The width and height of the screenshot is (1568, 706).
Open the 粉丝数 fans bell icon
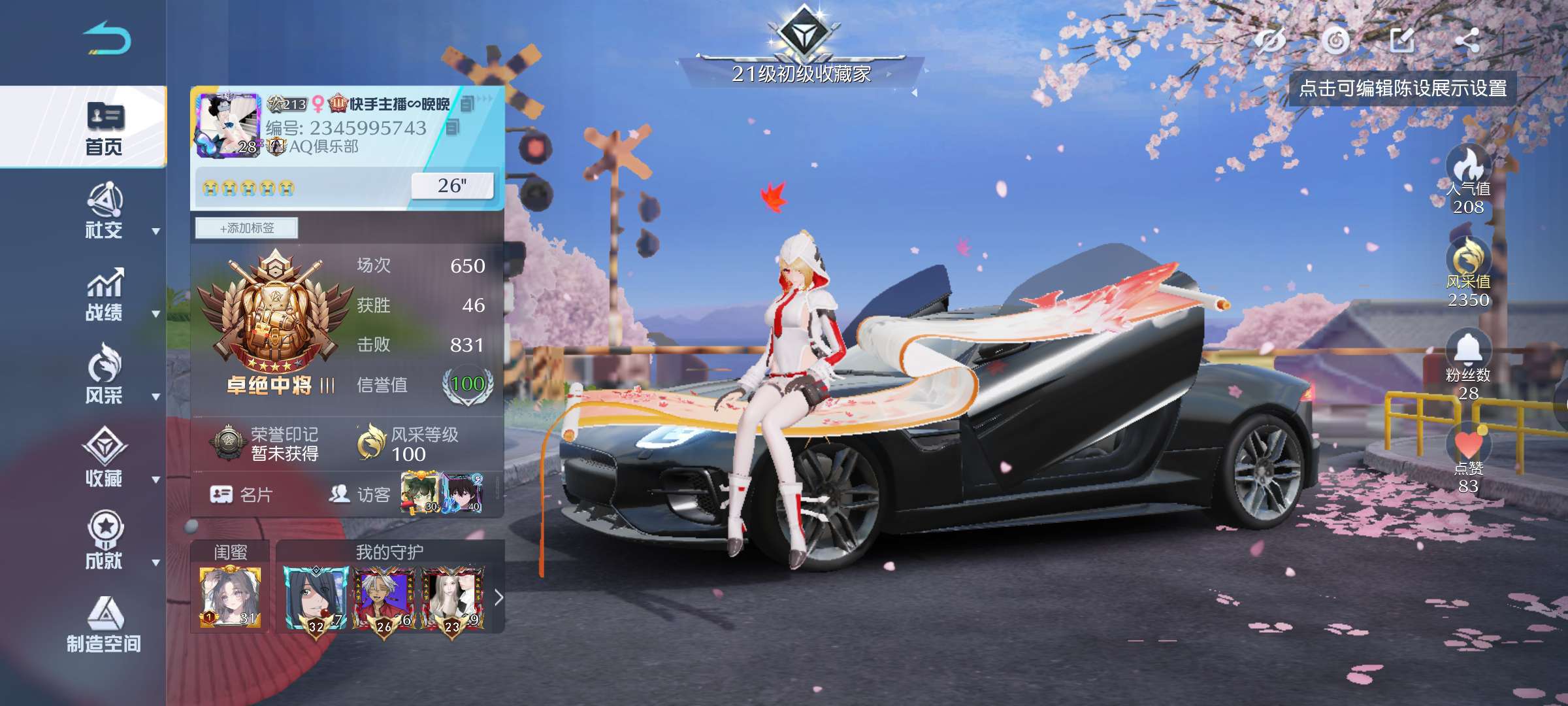coord(1468,350)
